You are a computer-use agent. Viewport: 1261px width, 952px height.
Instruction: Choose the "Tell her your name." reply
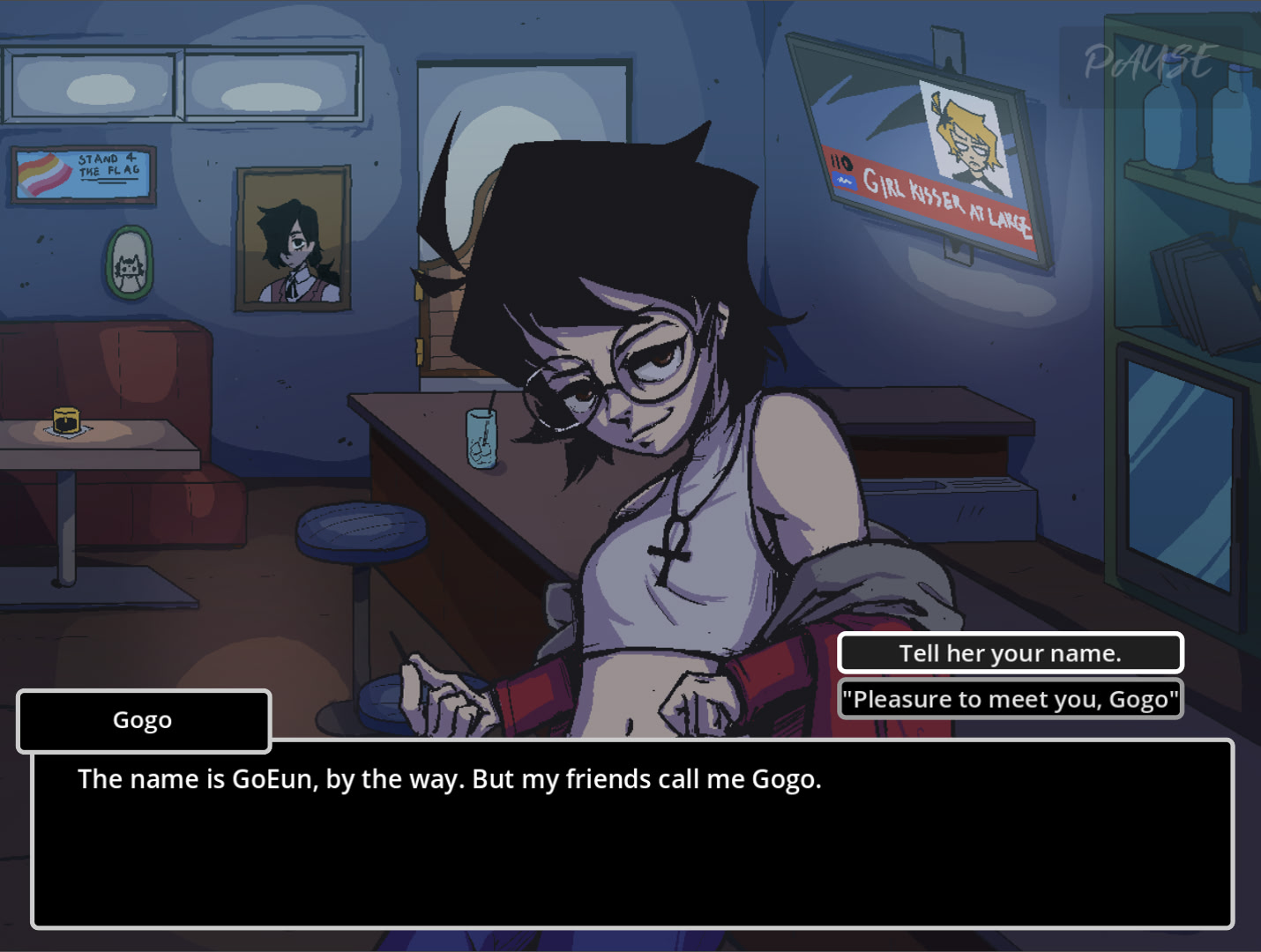click(x=1010, y=653)
